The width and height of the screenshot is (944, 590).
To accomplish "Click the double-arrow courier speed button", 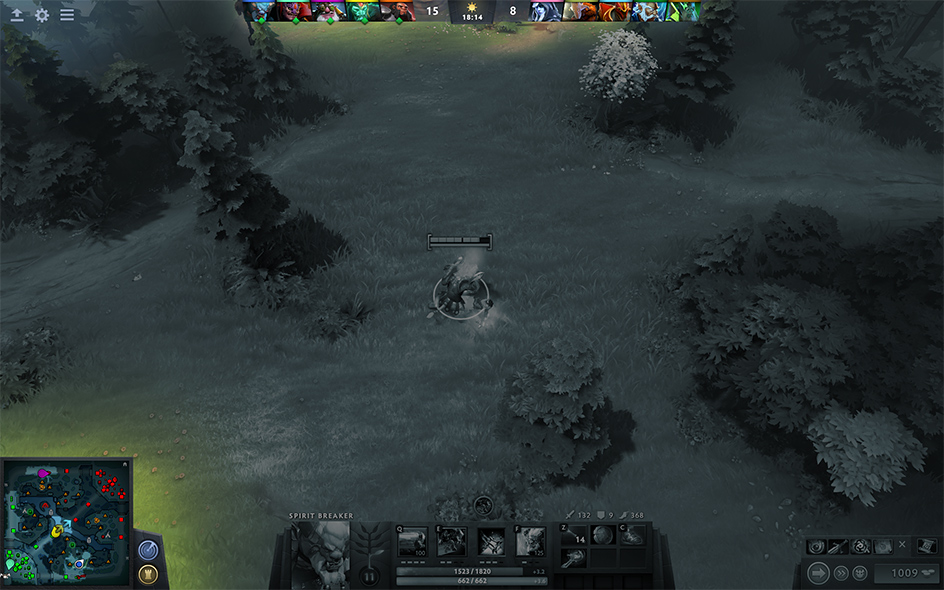I will (x=842, y=573).
